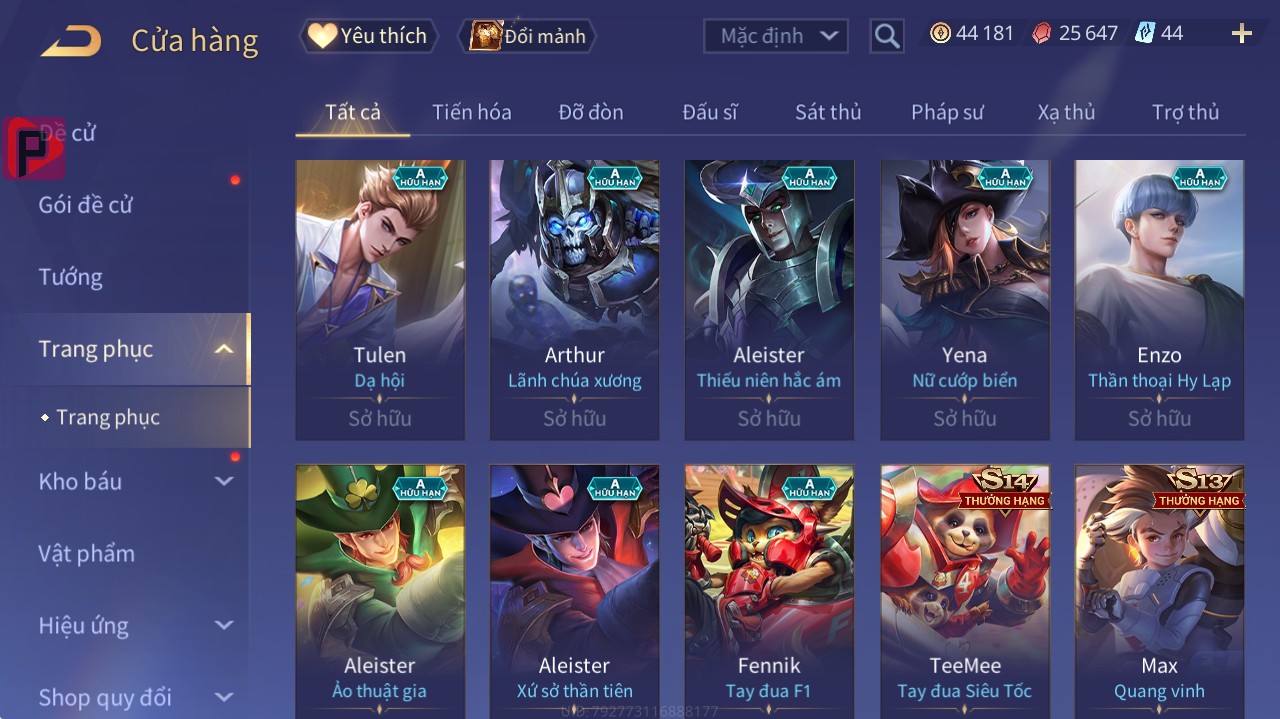
Task: Choose the Xạ thủ tab
Action: tap(1066, 112)
